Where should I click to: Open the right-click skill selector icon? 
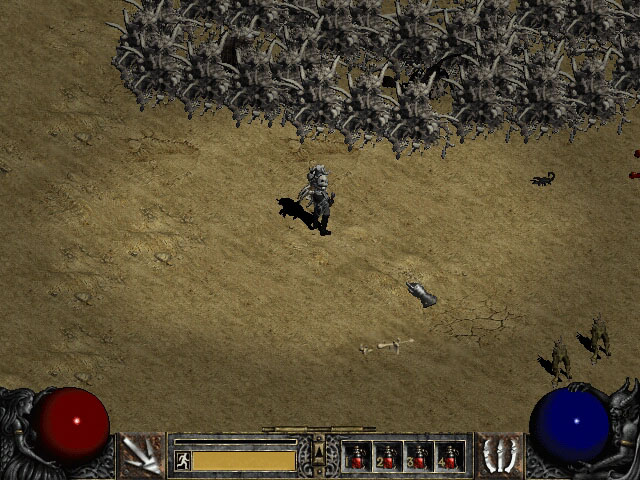coord(498,455)
